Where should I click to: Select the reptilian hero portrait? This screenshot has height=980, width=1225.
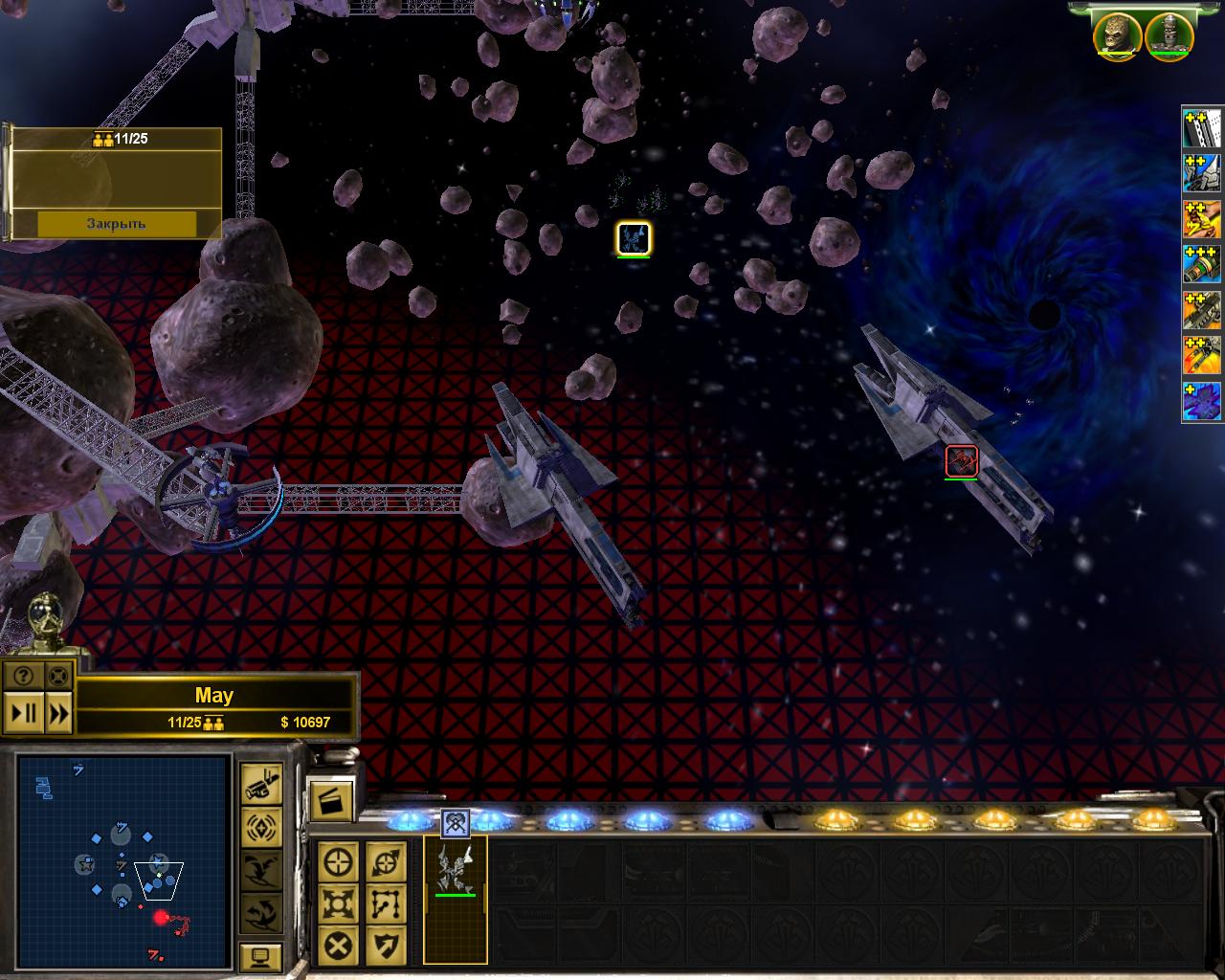point(1117,35)
